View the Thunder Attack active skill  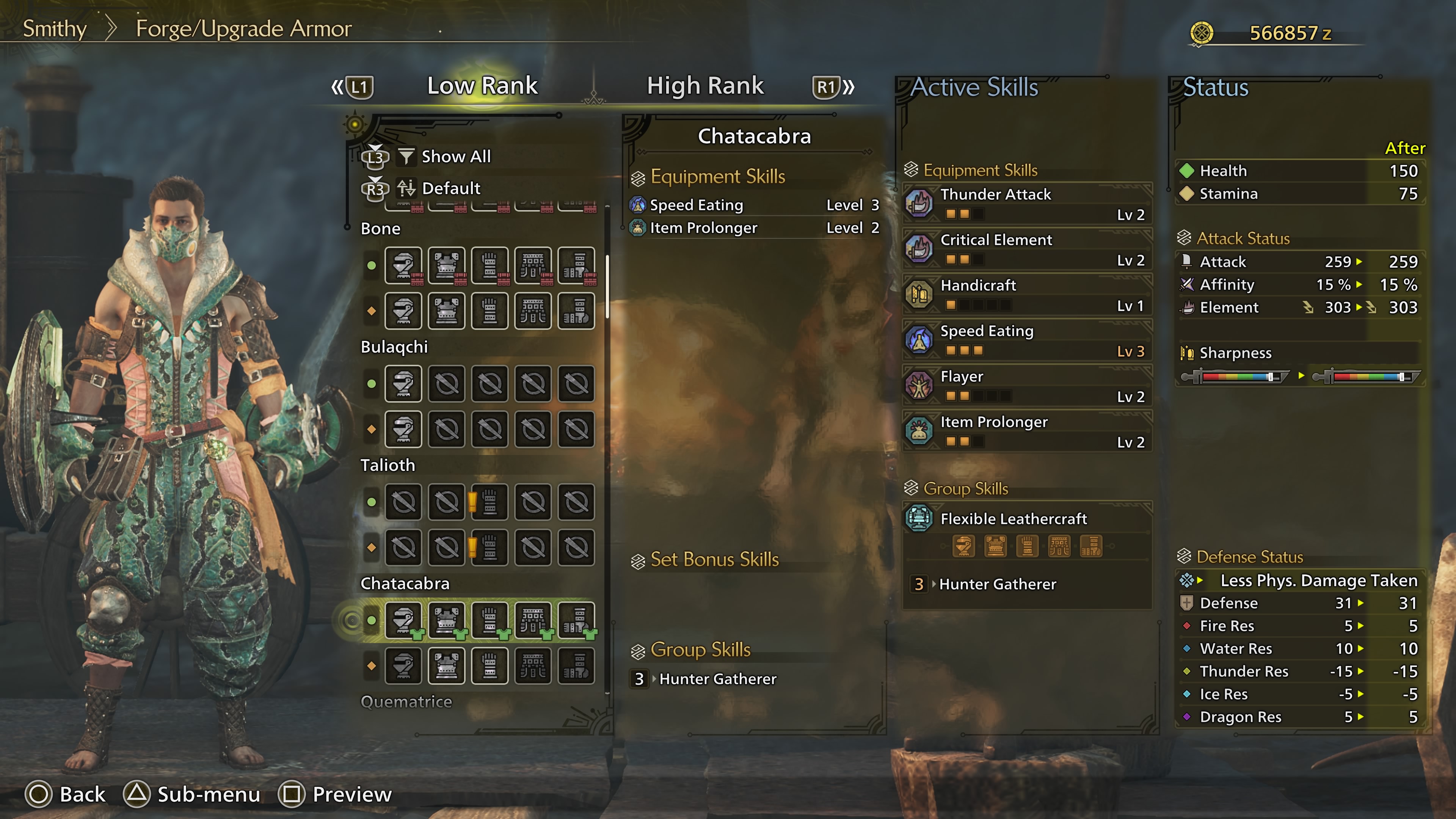coord(1027,204)
